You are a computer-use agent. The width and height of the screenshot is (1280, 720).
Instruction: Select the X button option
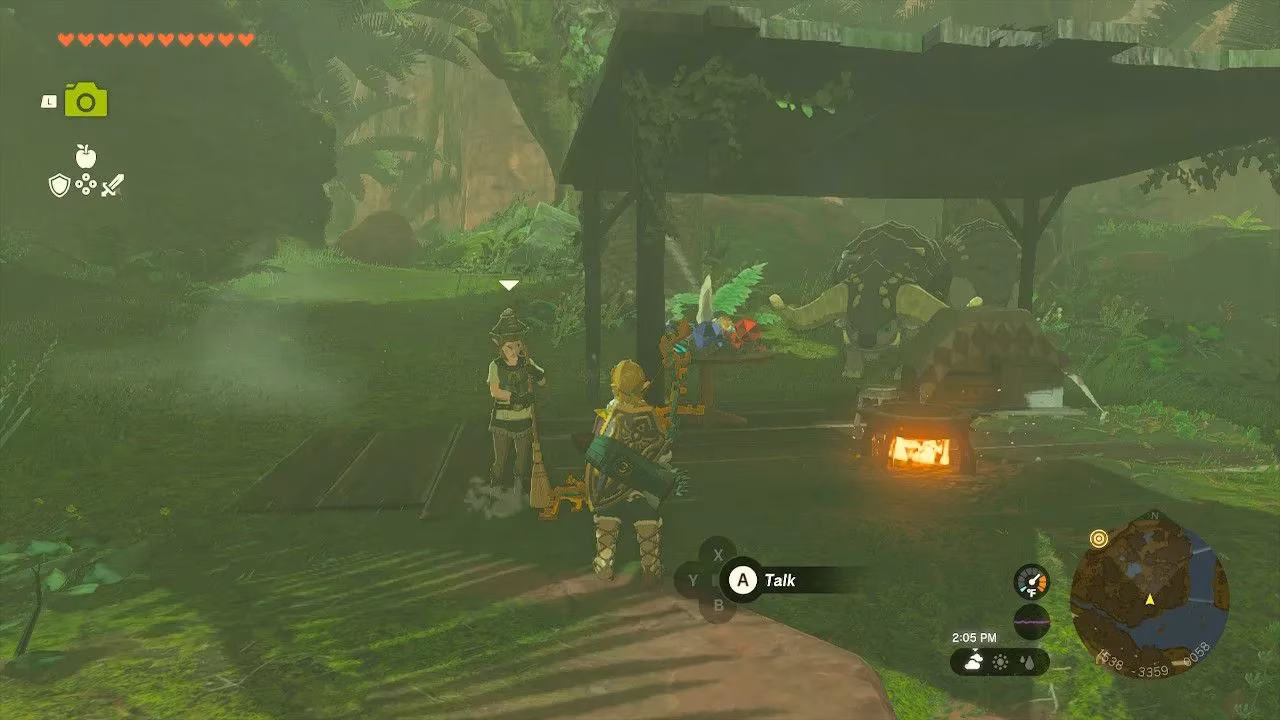coord(717,556)
